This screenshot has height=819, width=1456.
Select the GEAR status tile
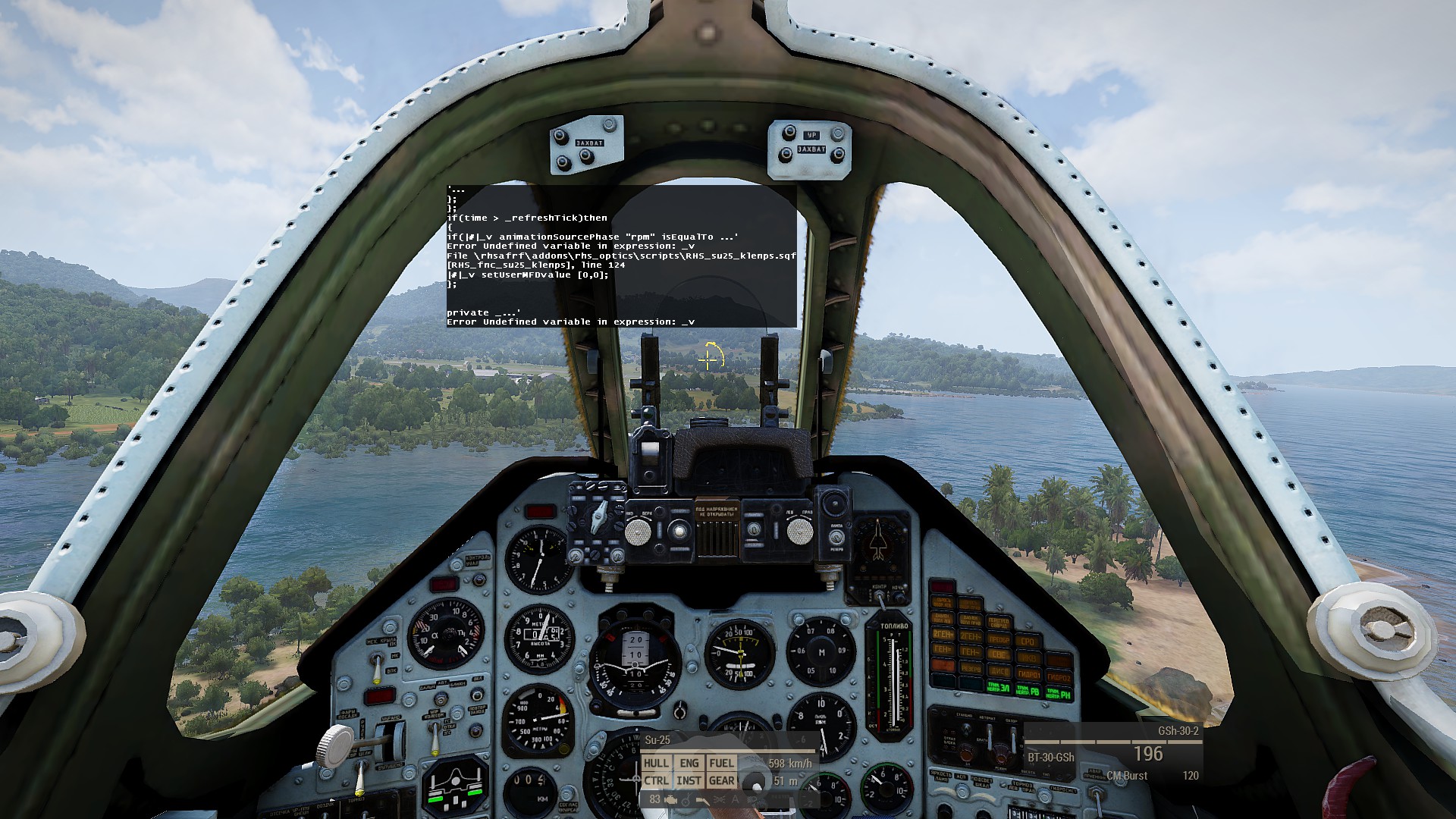point(721,780)
